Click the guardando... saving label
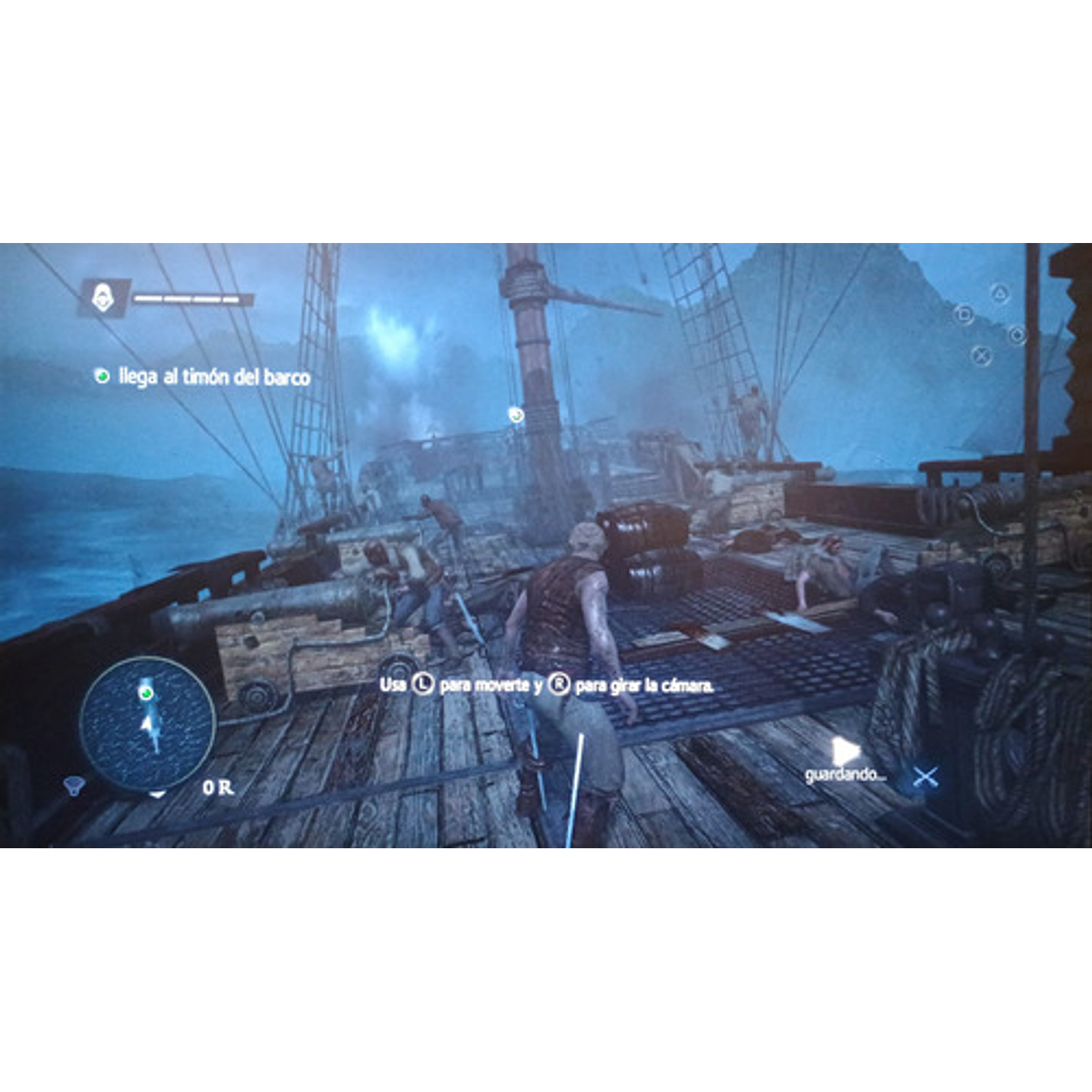Image resolution: width=1092 pixels, height=1092 pixels. click(x=846, y=775)
